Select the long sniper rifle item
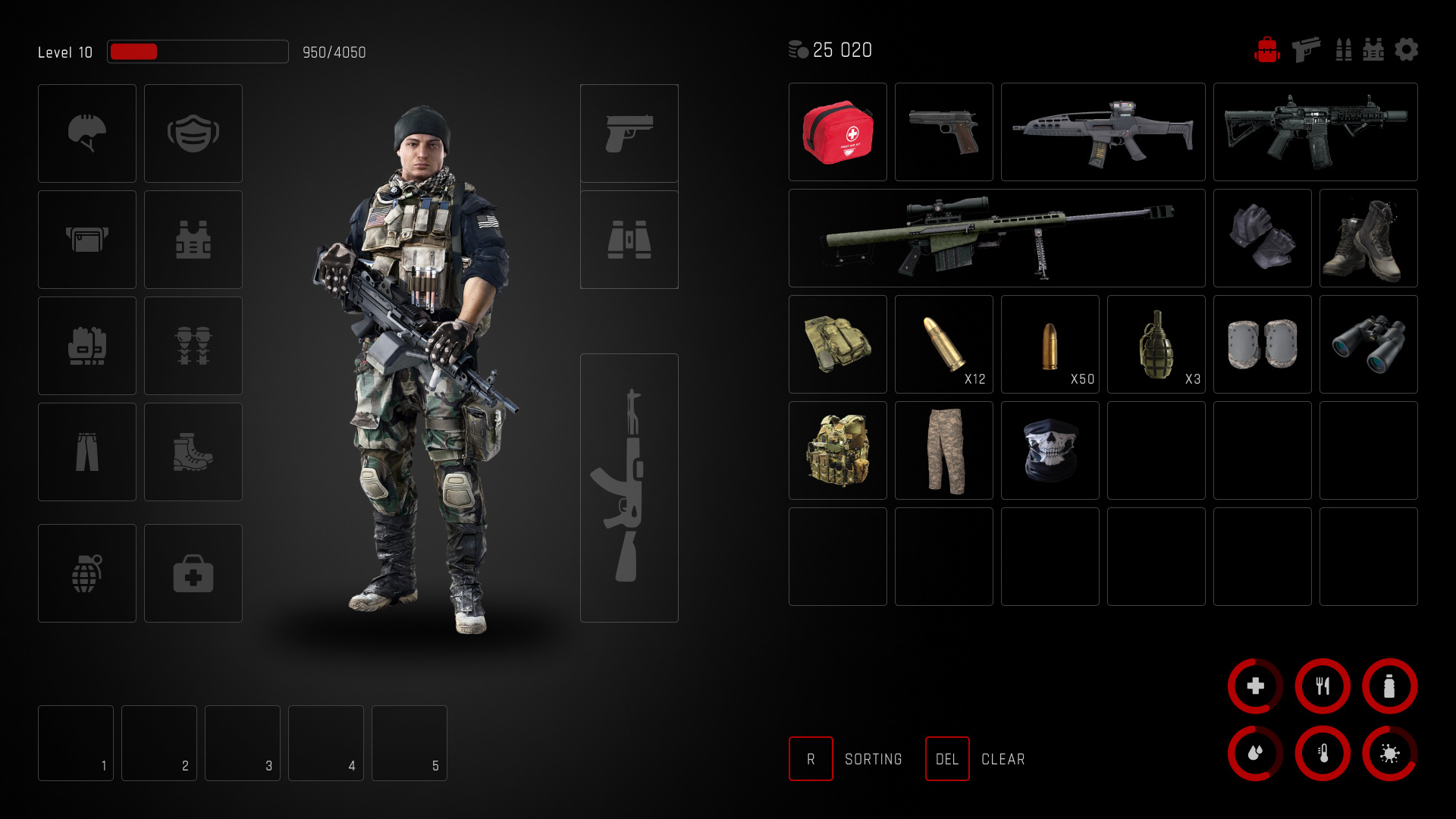This screenshot has width=1456, height=819. [x=996, y=238]
